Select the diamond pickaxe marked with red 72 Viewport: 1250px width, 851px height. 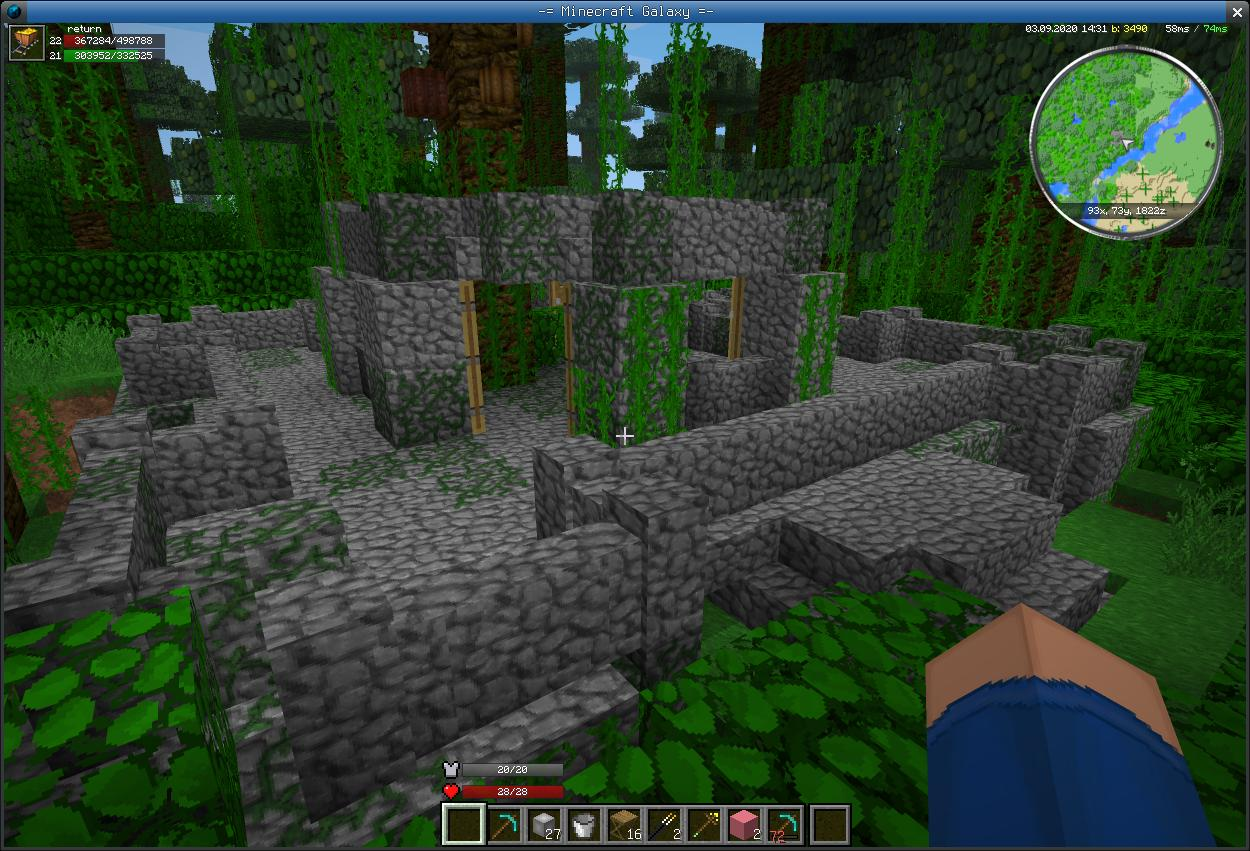783,825
